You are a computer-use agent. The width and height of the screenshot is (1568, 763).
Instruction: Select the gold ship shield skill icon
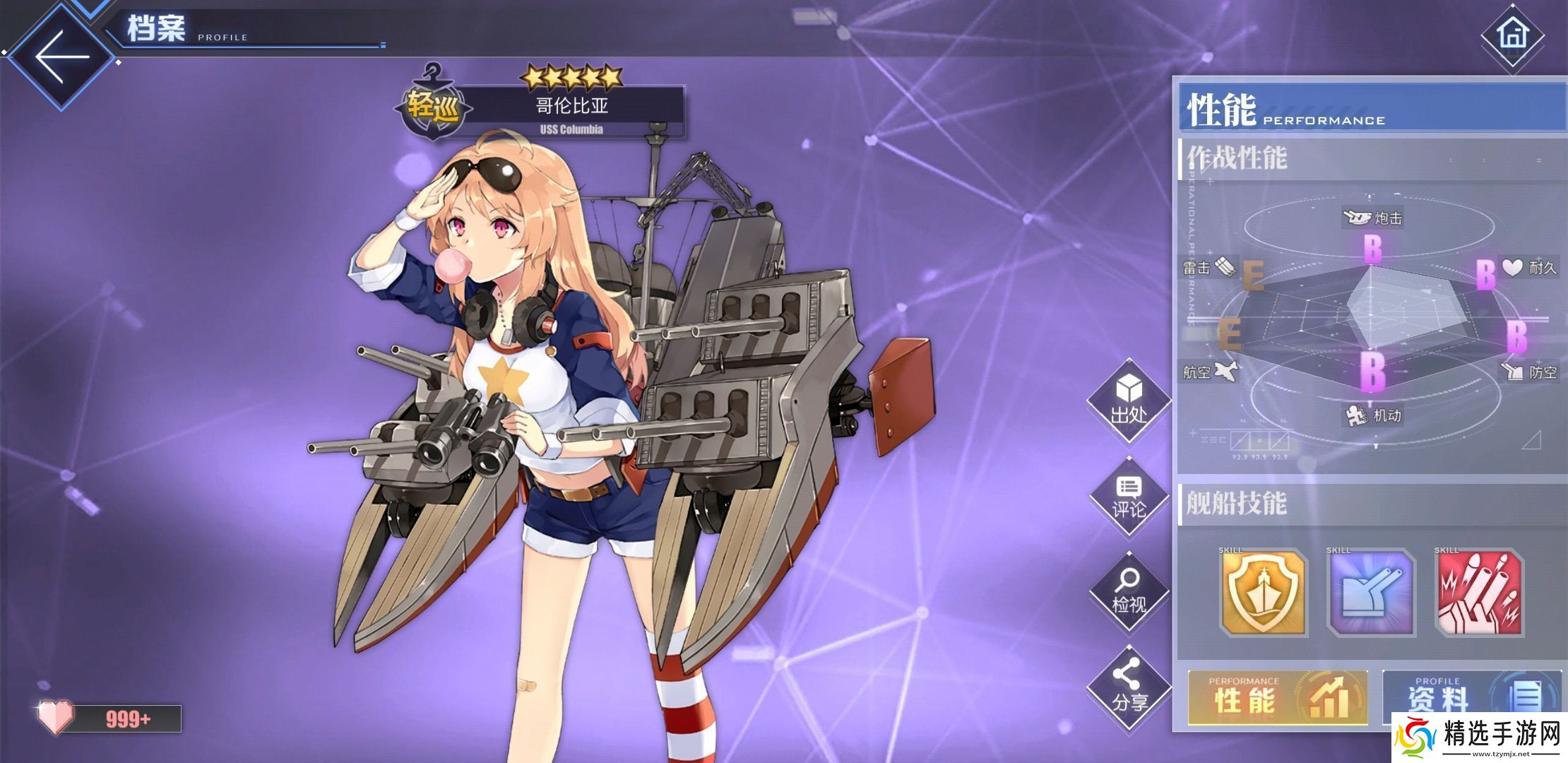(1264, 592)
